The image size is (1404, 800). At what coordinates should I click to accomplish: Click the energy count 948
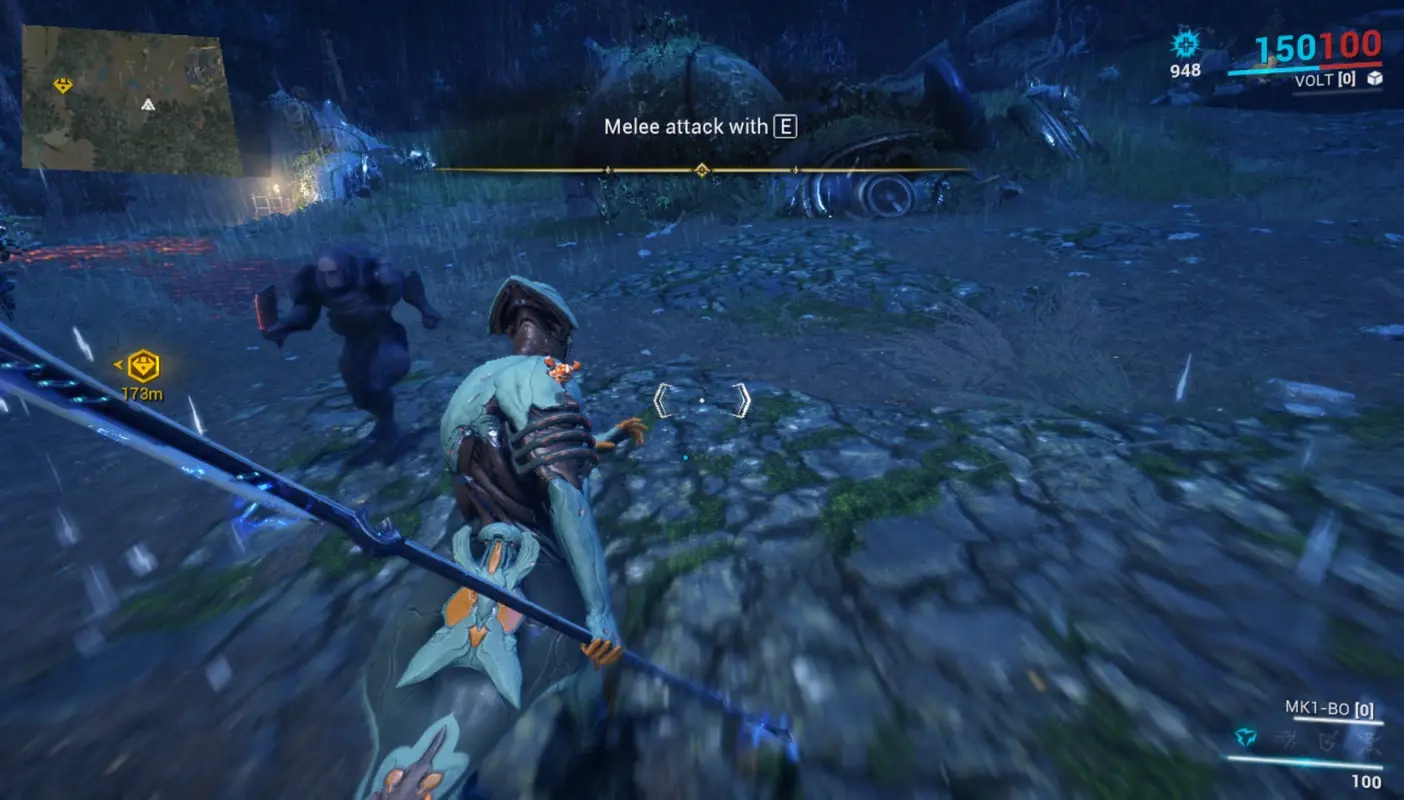point(1183,71)
